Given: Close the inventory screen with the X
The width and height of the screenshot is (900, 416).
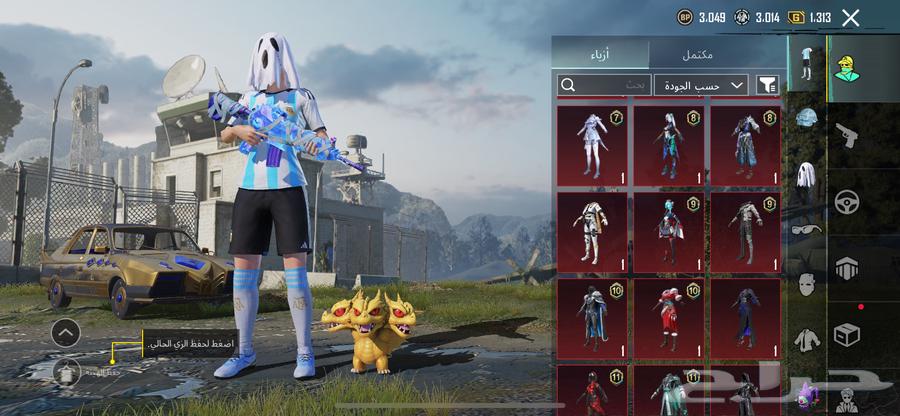Looking at the screenshot, I should click(850, 17).
